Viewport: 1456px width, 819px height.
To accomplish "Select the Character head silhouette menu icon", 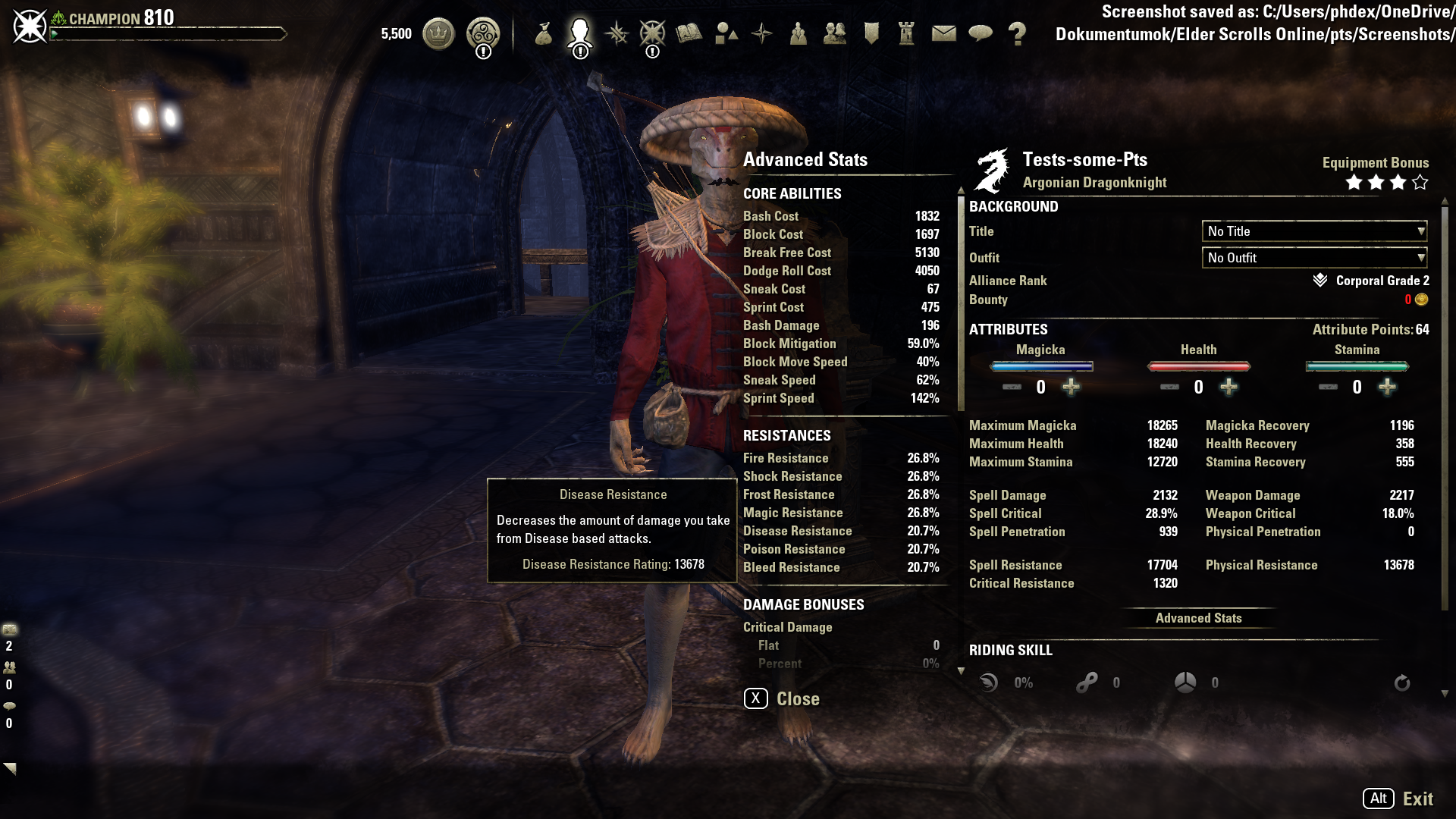I will tap(580, 33).
